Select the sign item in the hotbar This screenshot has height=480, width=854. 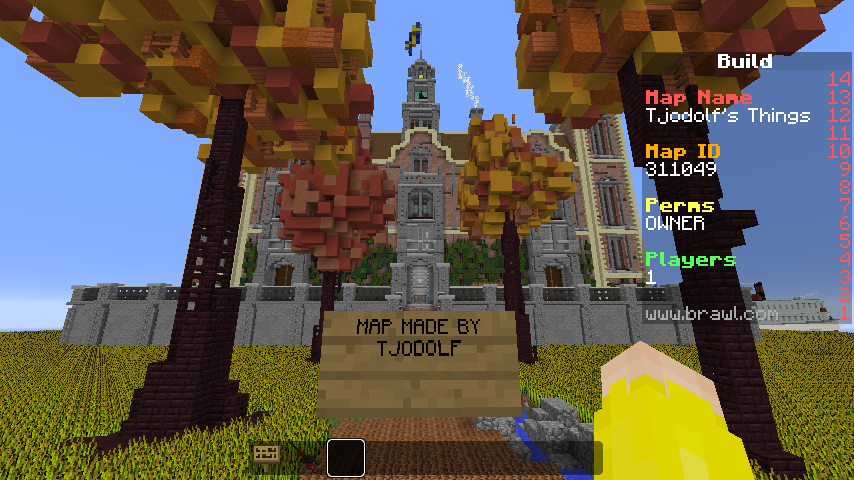(x=266, y=456)
